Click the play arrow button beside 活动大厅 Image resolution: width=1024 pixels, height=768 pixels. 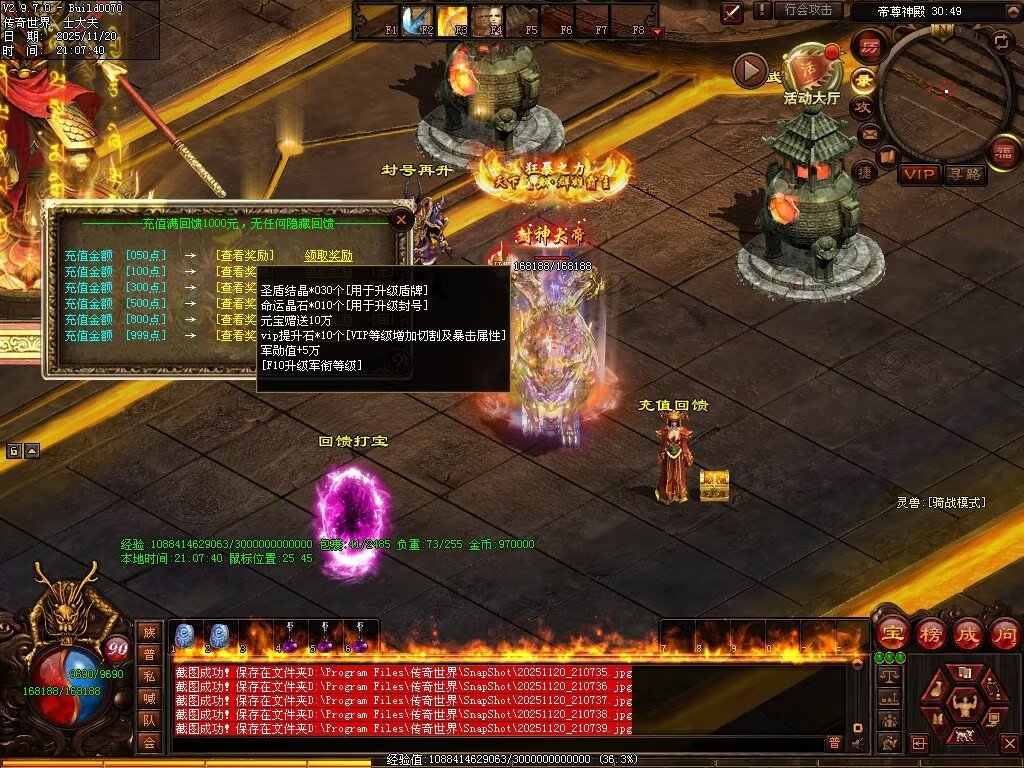(x=750, y=70)
